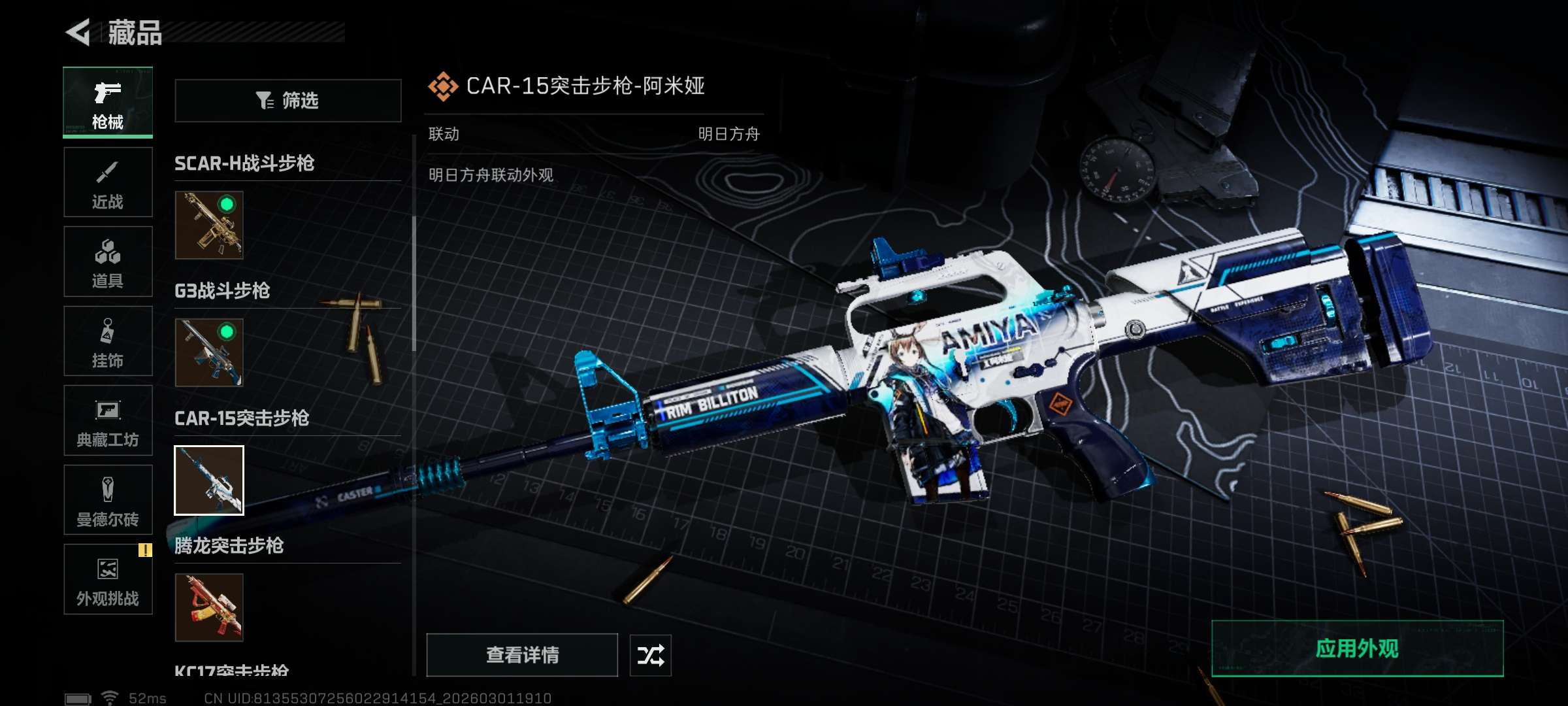Image resolution: width=1568 pixels, height=706 pixels.
Task: Select the CAR-15 Amiya skin thumbnail
Action: pos(209,480)
